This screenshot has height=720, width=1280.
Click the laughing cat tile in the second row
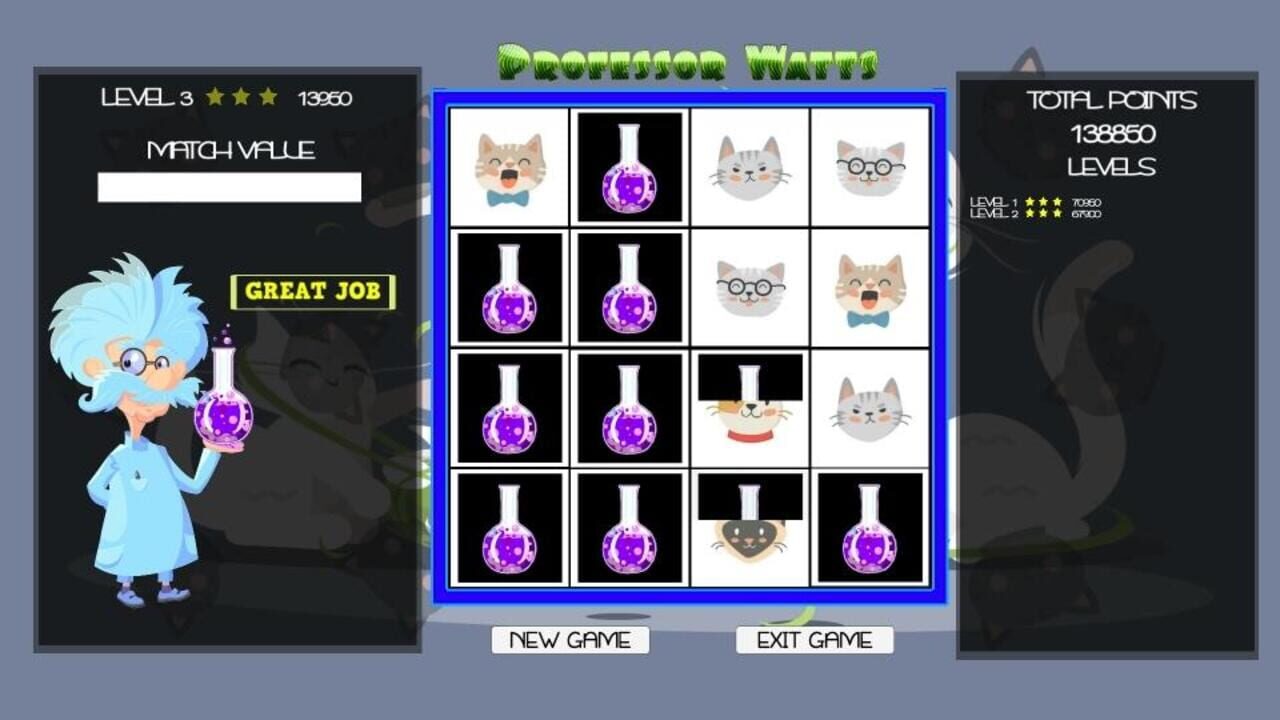click(x=870, y=288)
